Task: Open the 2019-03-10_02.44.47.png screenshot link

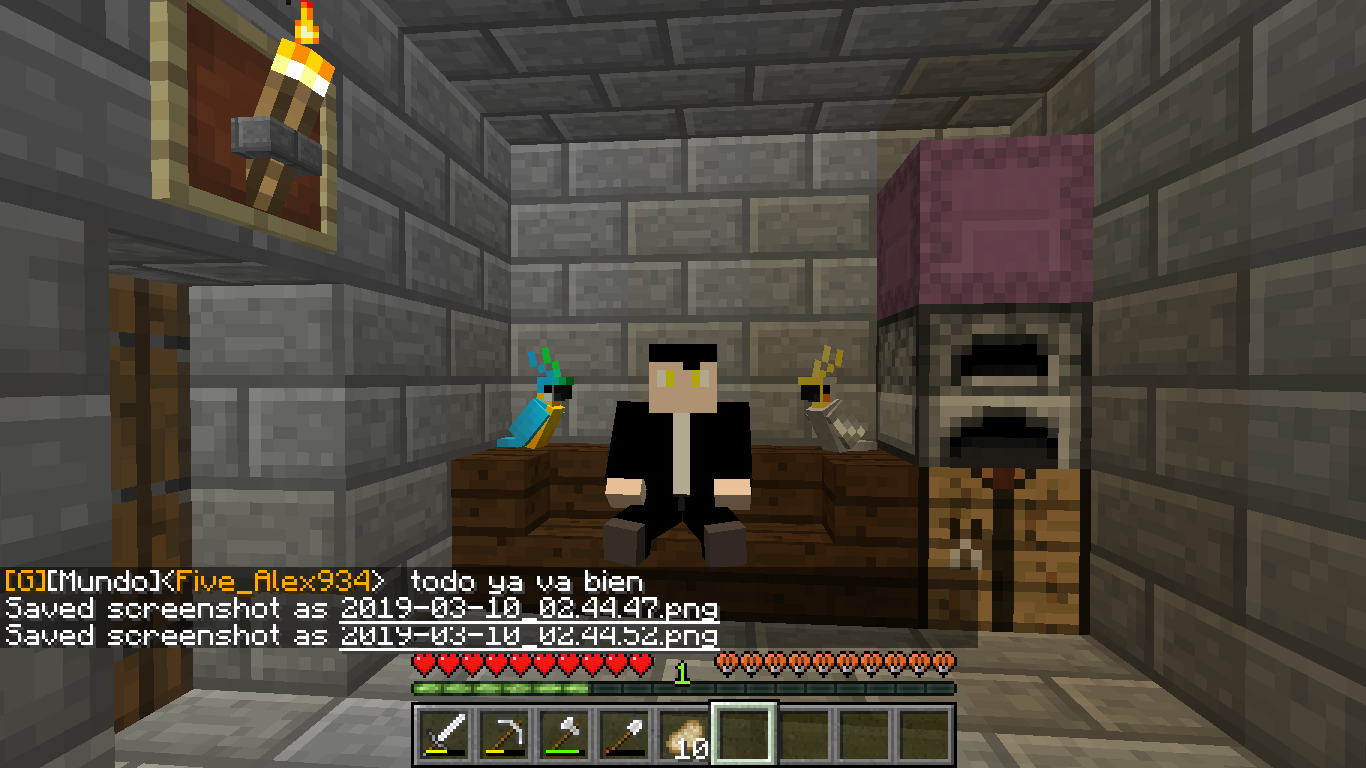Action: [x=528, y=608]
